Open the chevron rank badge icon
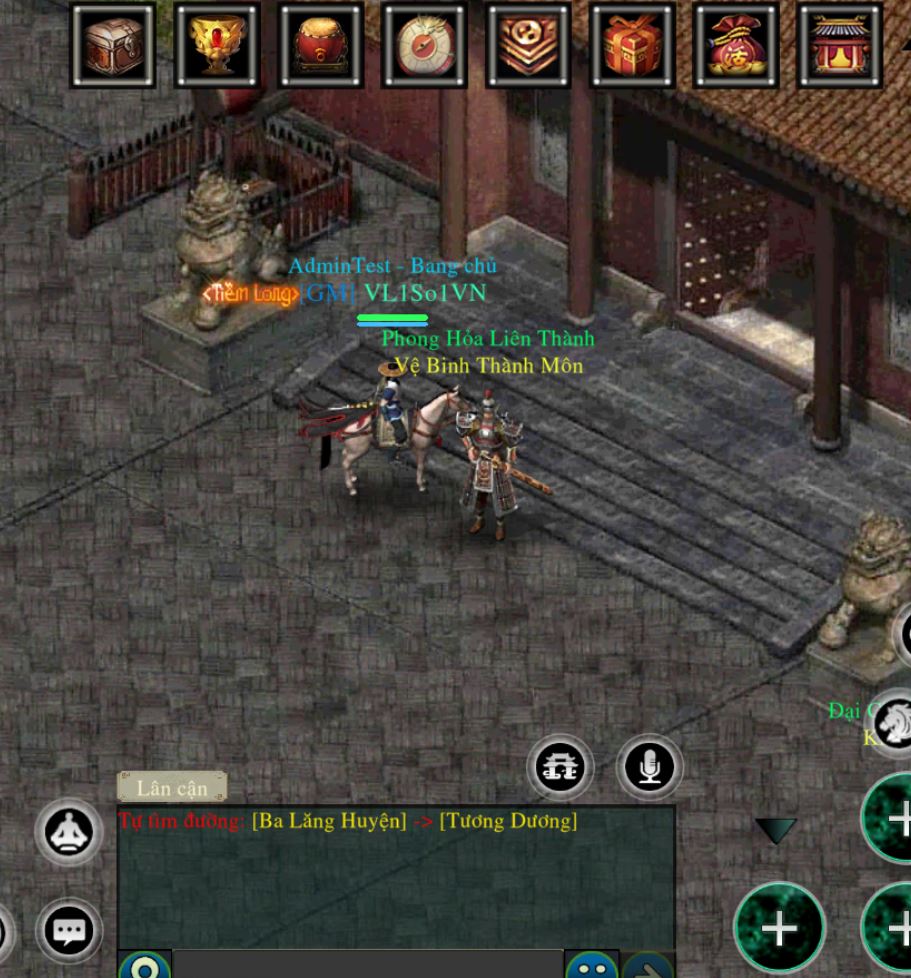The height and width of the screenshot is (978, 911). coord(529,45)
